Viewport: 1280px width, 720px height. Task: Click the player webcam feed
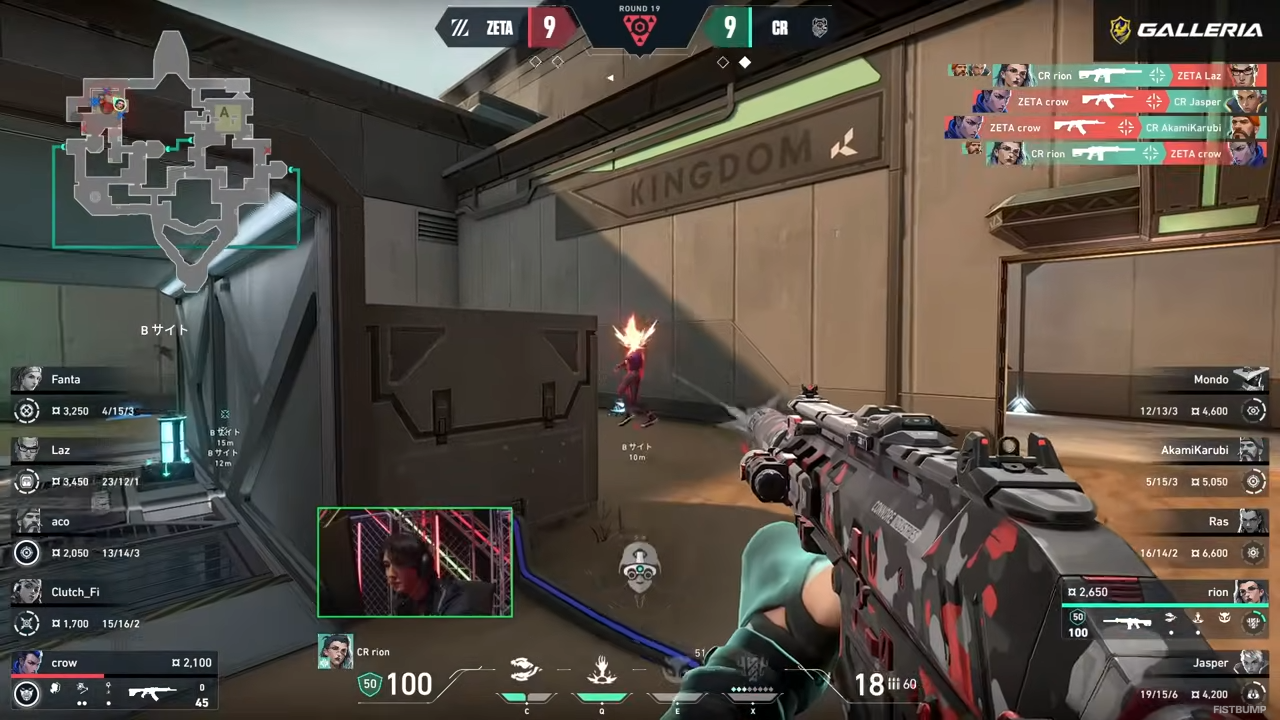coord(415,562)
